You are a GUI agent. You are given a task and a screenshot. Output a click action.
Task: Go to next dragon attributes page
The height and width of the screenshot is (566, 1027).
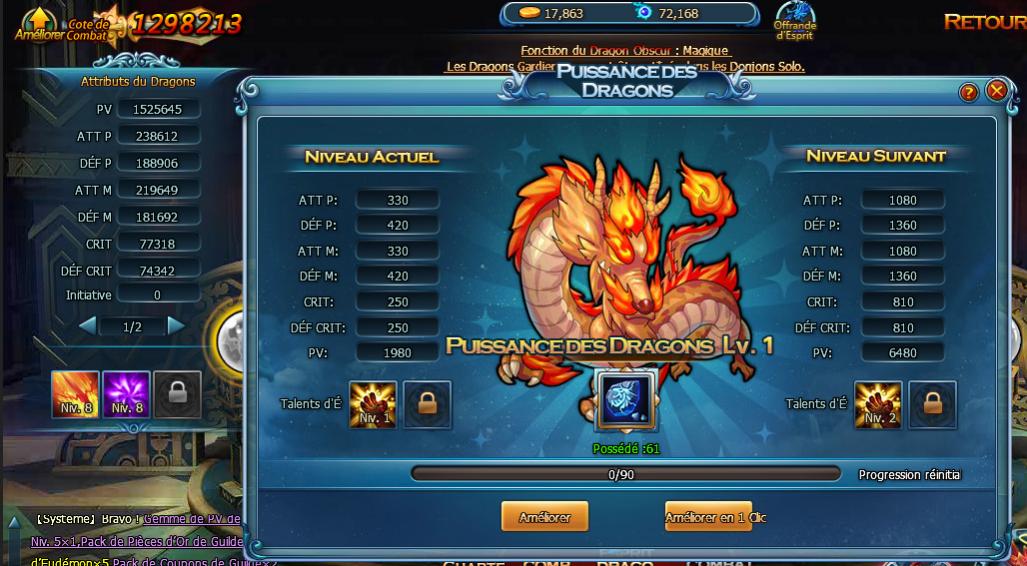tap(176, 326)
